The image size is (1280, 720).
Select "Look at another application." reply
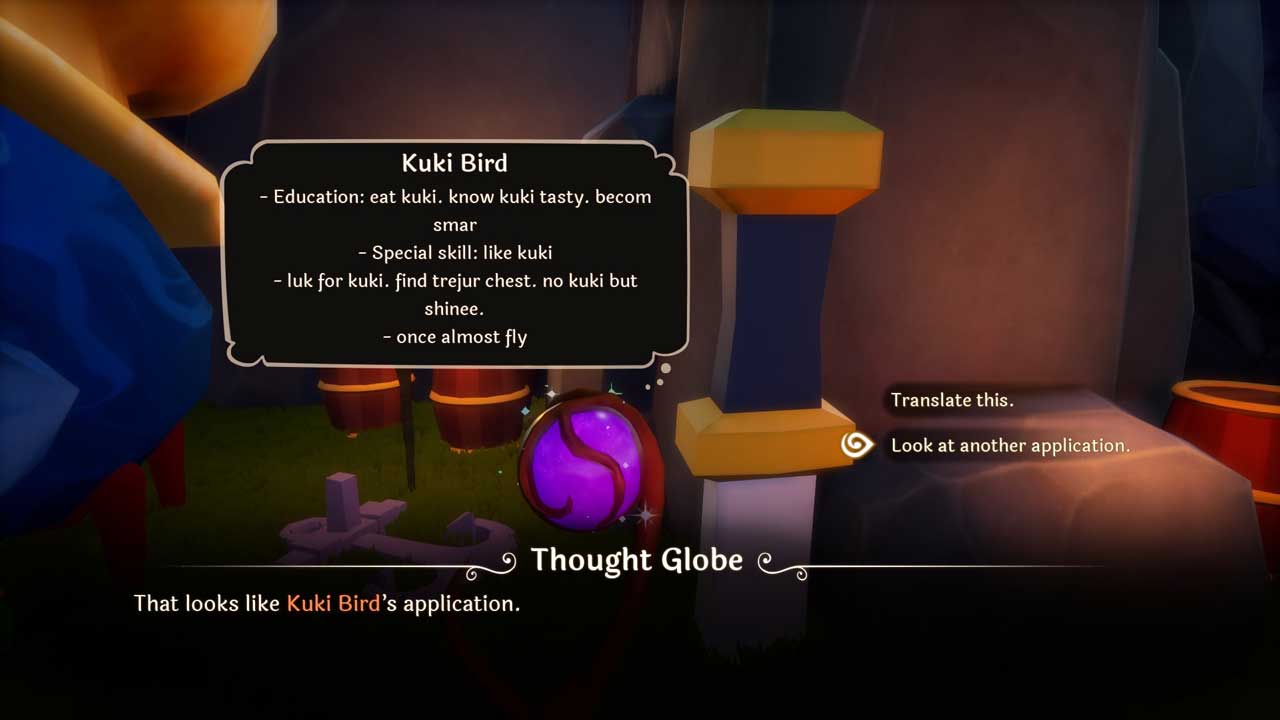click(1010, 445)
